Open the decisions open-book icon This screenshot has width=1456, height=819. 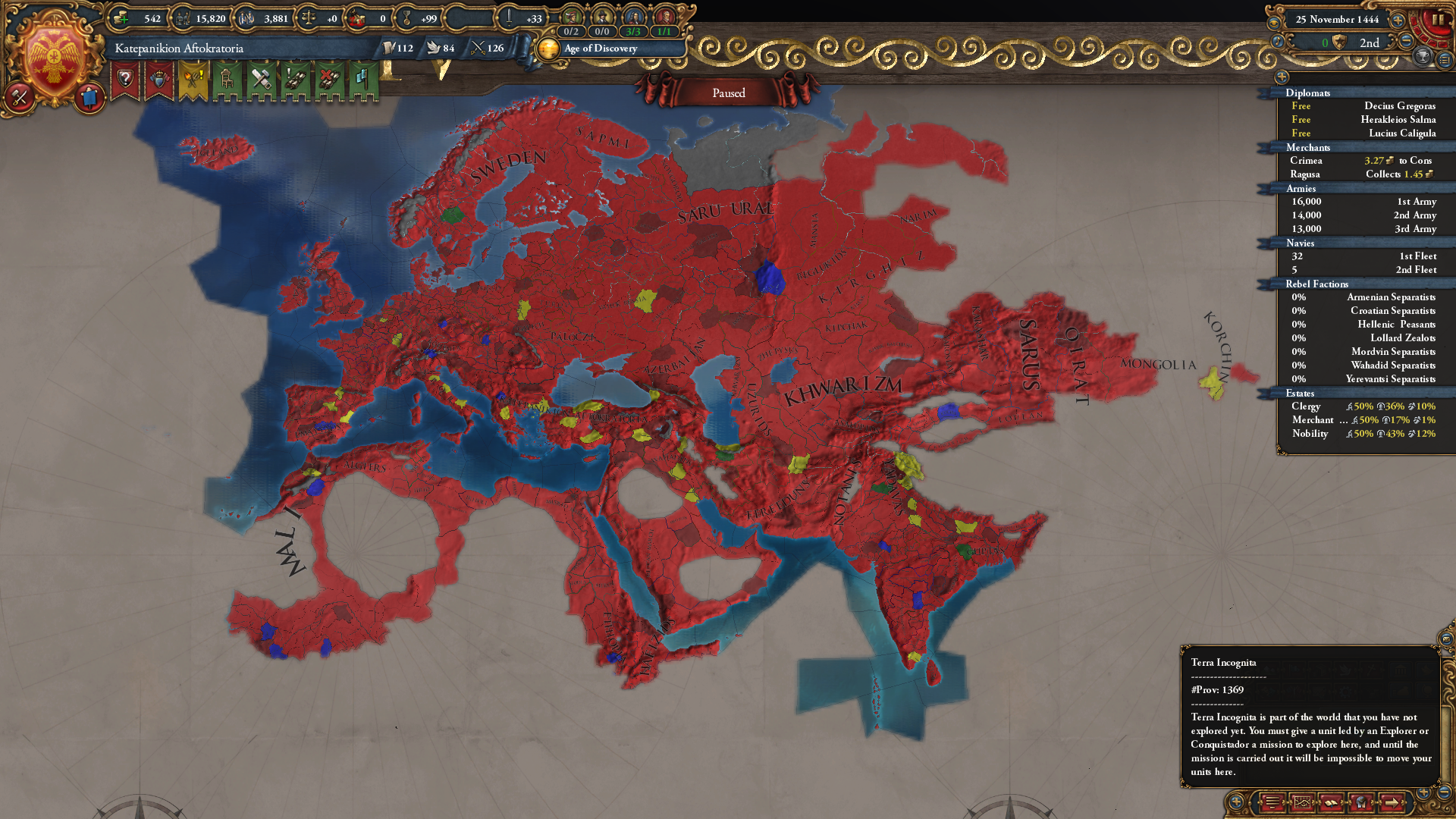[1332, 803]
